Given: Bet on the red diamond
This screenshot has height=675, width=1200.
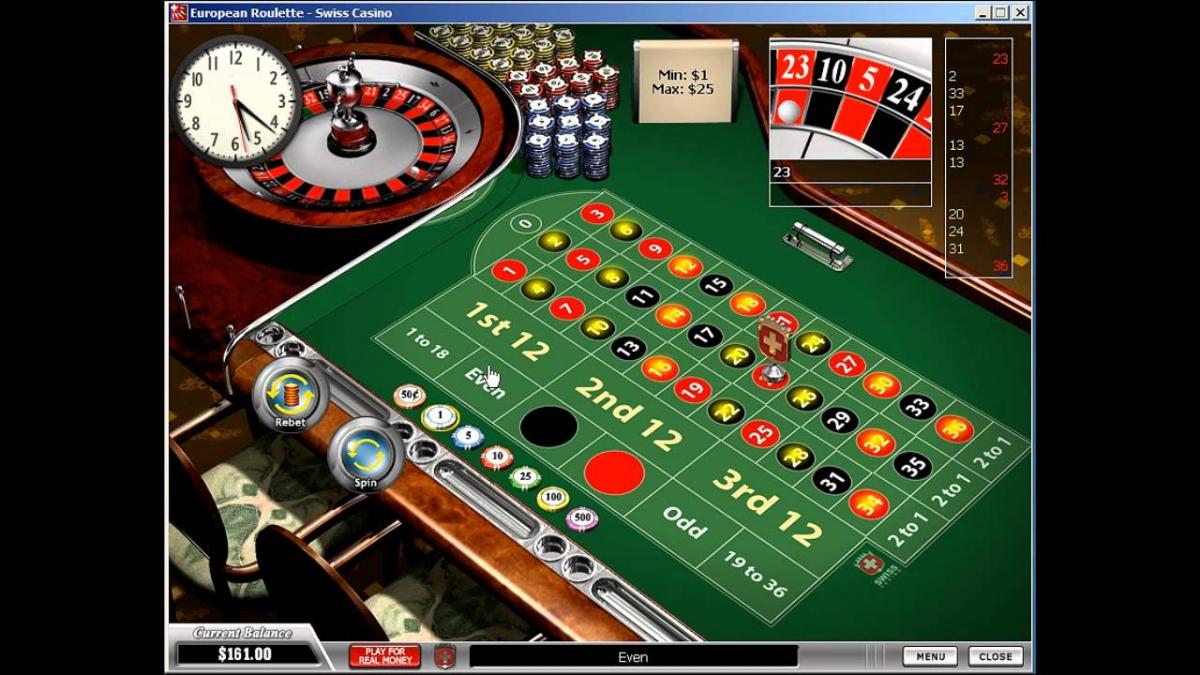Looking at the screenshot, I should [x=614, y=472].
